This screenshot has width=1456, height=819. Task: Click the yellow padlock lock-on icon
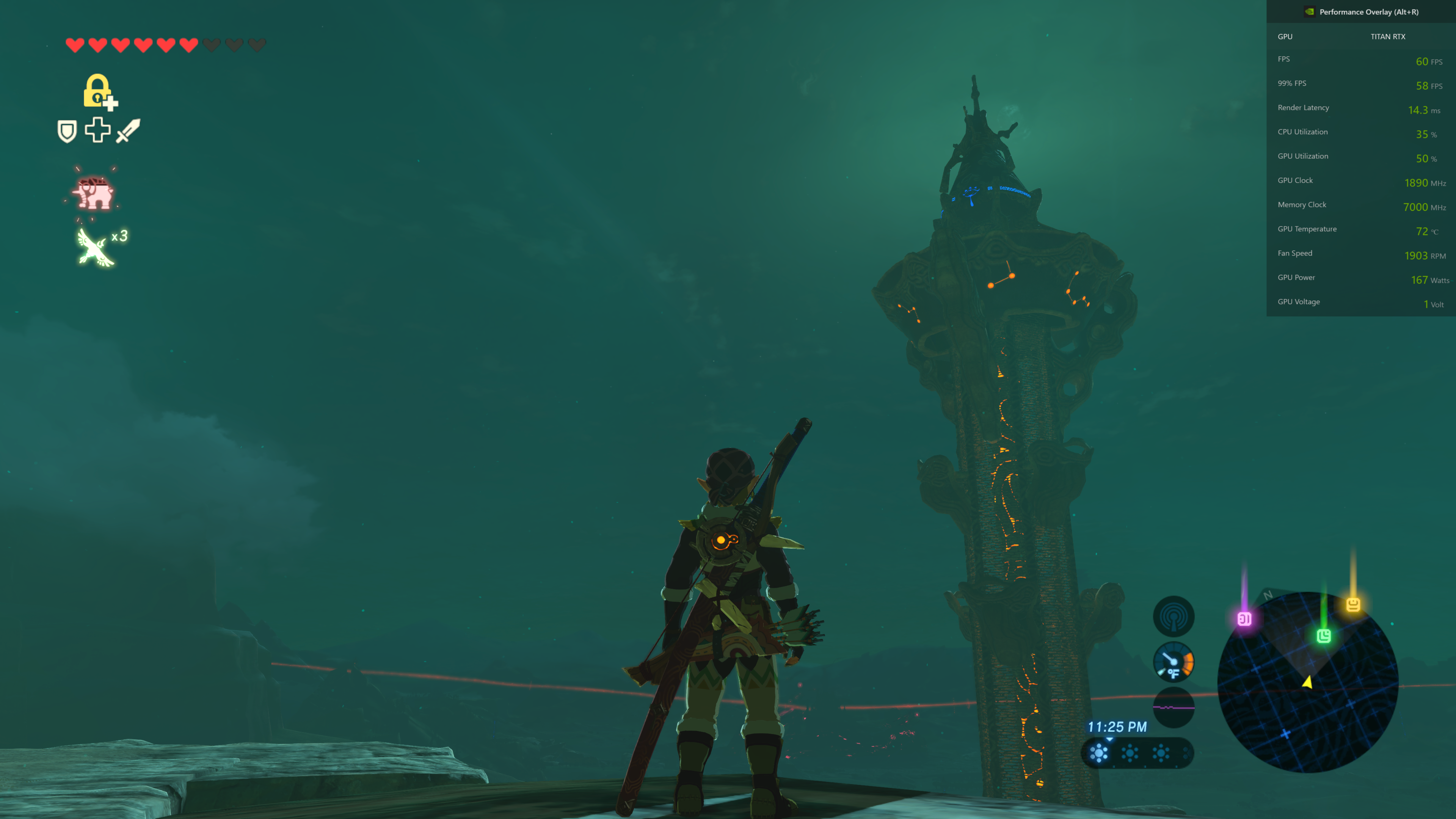point(98,91)
